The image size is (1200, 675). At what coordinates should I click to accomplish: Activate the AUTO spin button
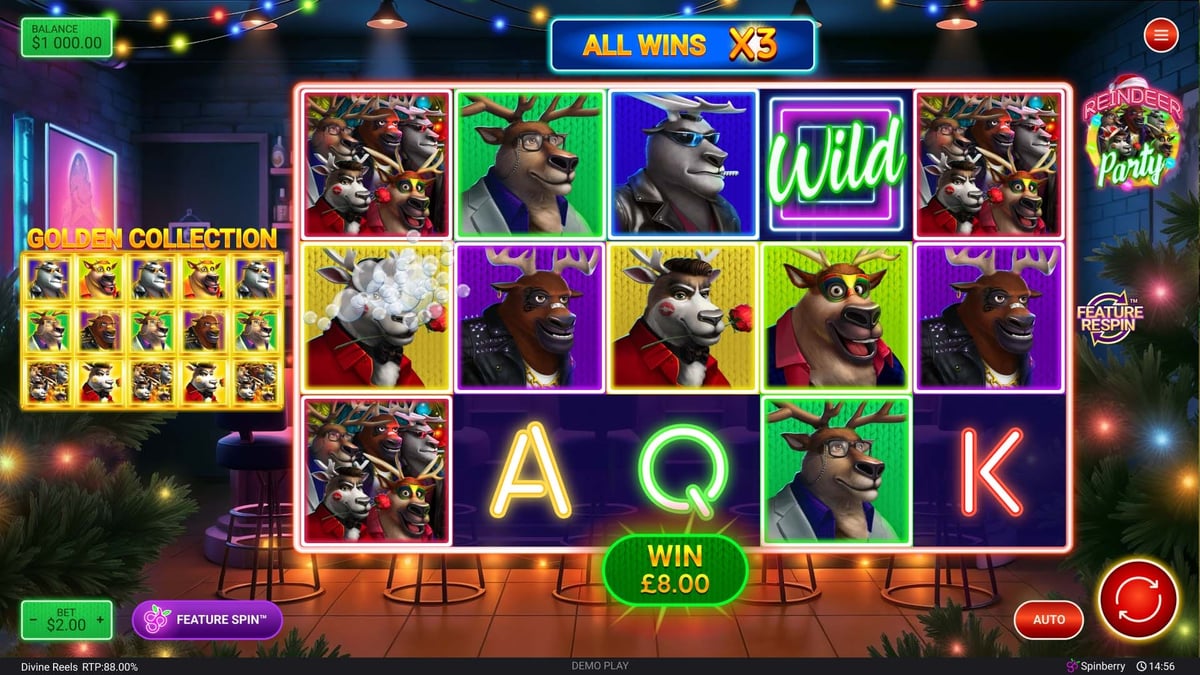click(1049, 620)
